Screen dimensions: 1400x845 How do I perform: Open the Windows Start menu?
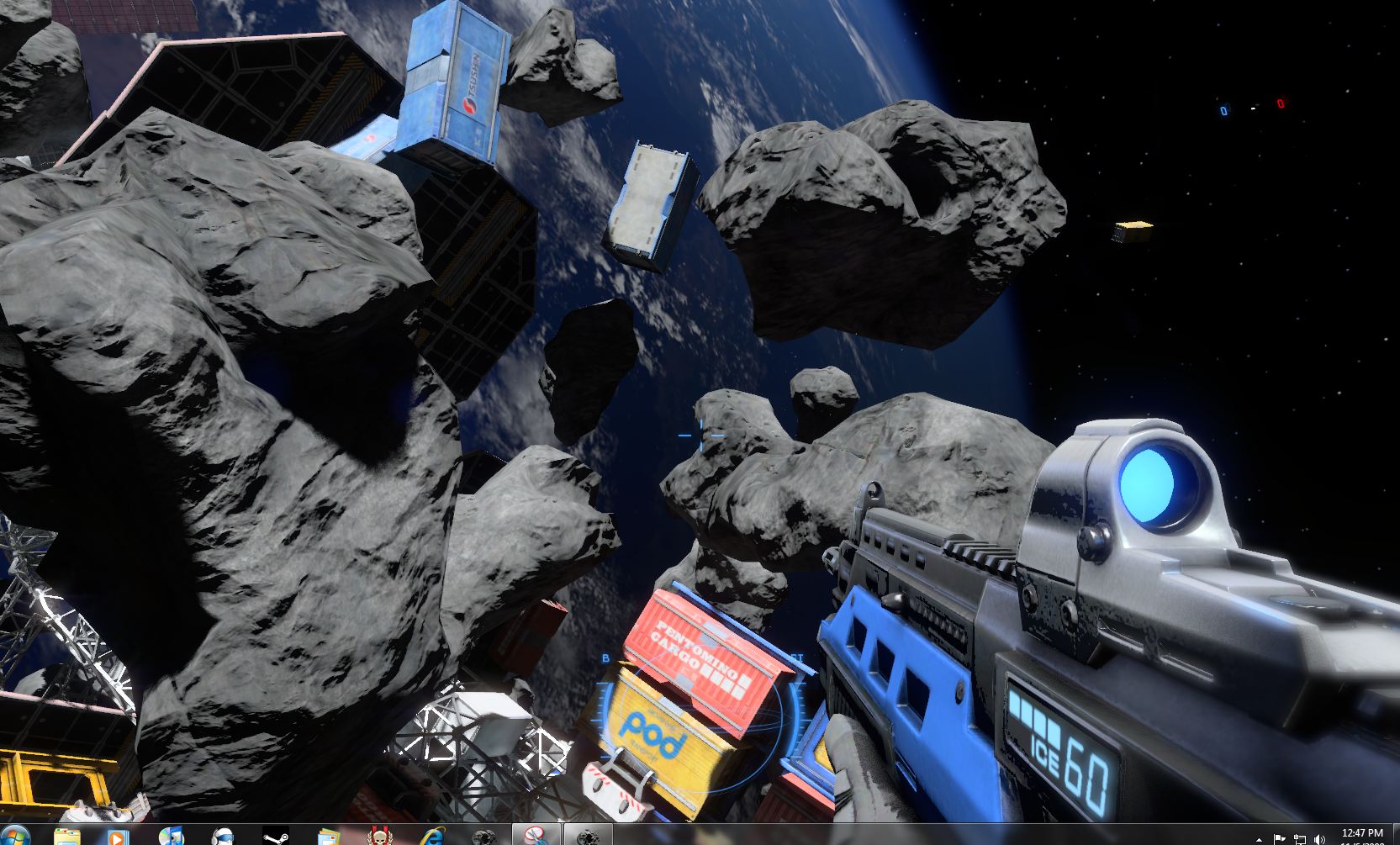click(15, 836)
